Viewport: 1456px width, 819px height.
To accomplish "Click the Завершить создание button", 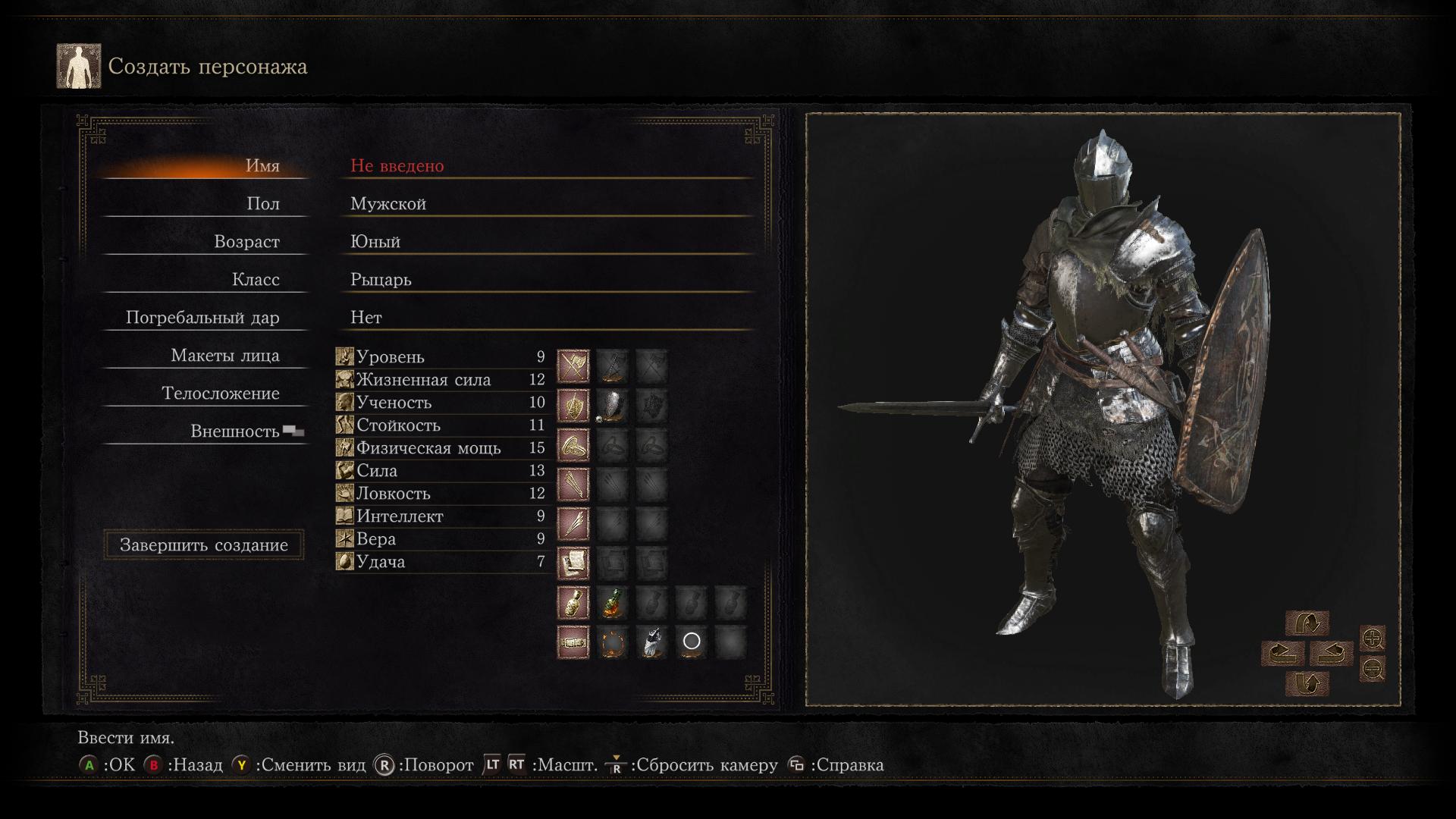I will (x=204, y=545).
